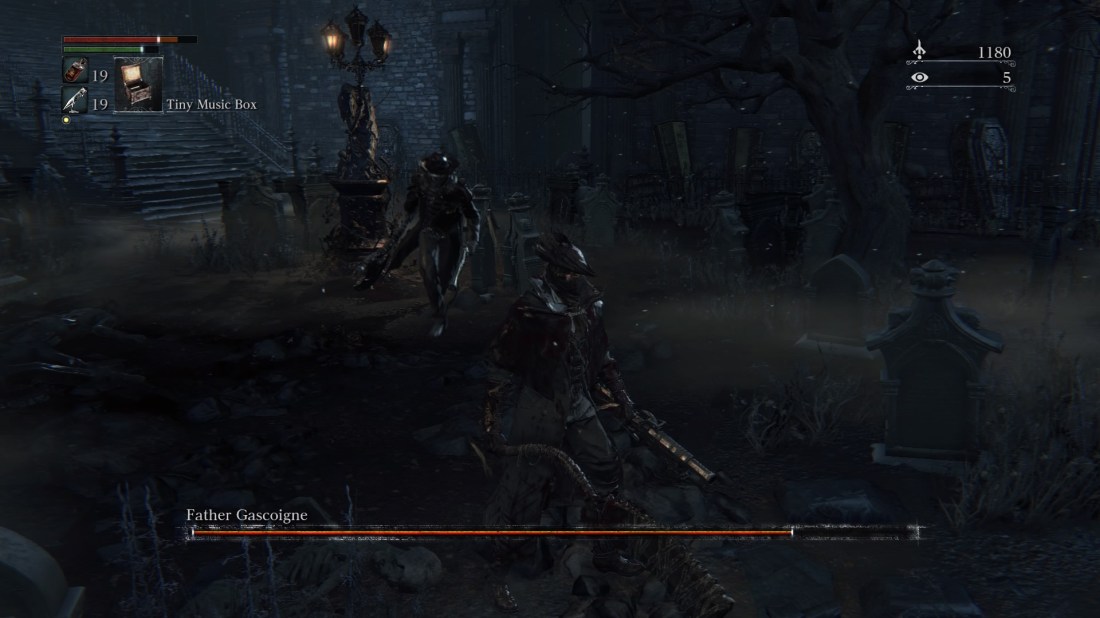Select the Blood Vial icon

[75, 73]
